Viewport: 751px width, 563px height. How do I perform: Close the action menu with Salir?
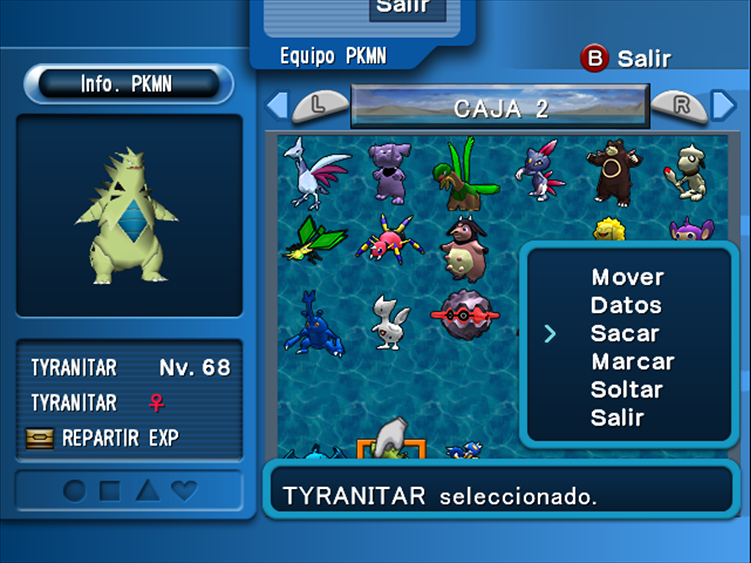point(617,417)
